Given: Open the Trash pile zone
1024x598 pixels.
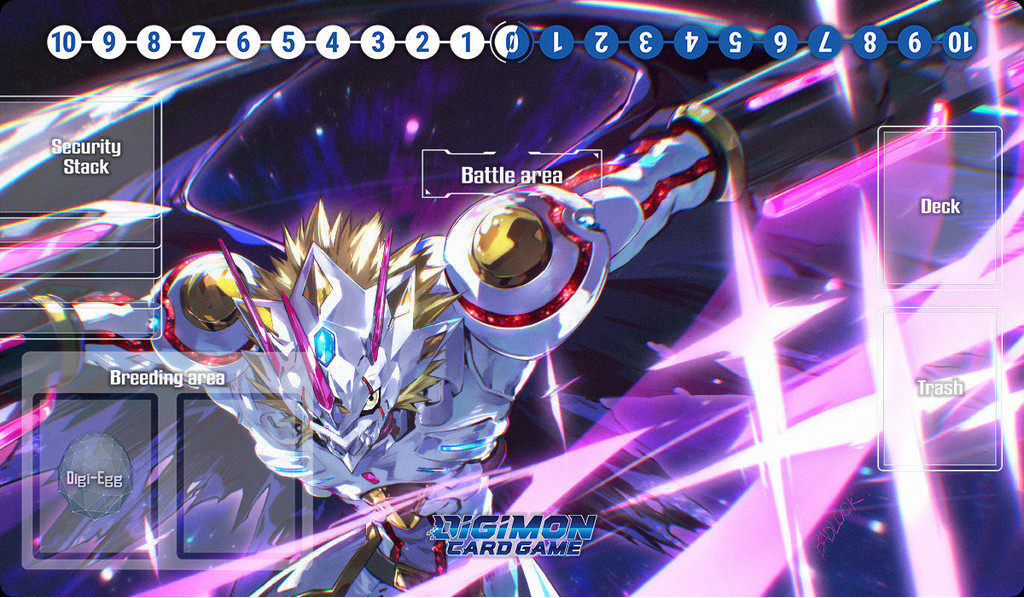Looking at the screenshot, I should (x=940, y=388).
